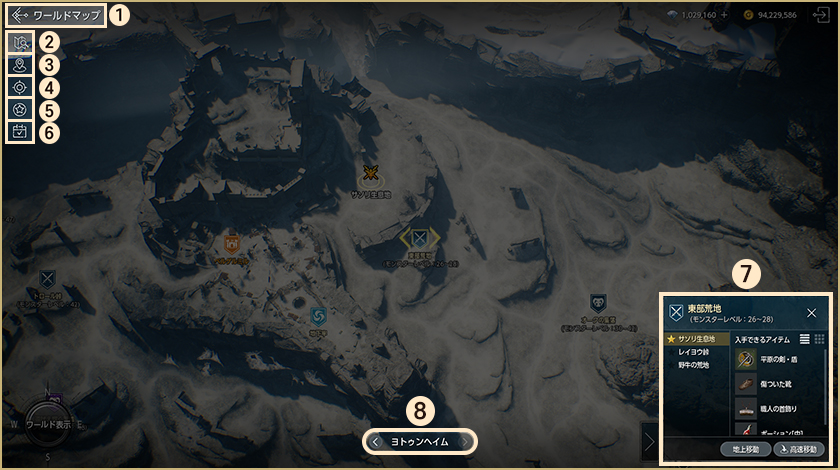Image resolution: width=840 pixels, height=470 pixels.
Task: Switch obtainable items to list view
Action: (805, 340)
